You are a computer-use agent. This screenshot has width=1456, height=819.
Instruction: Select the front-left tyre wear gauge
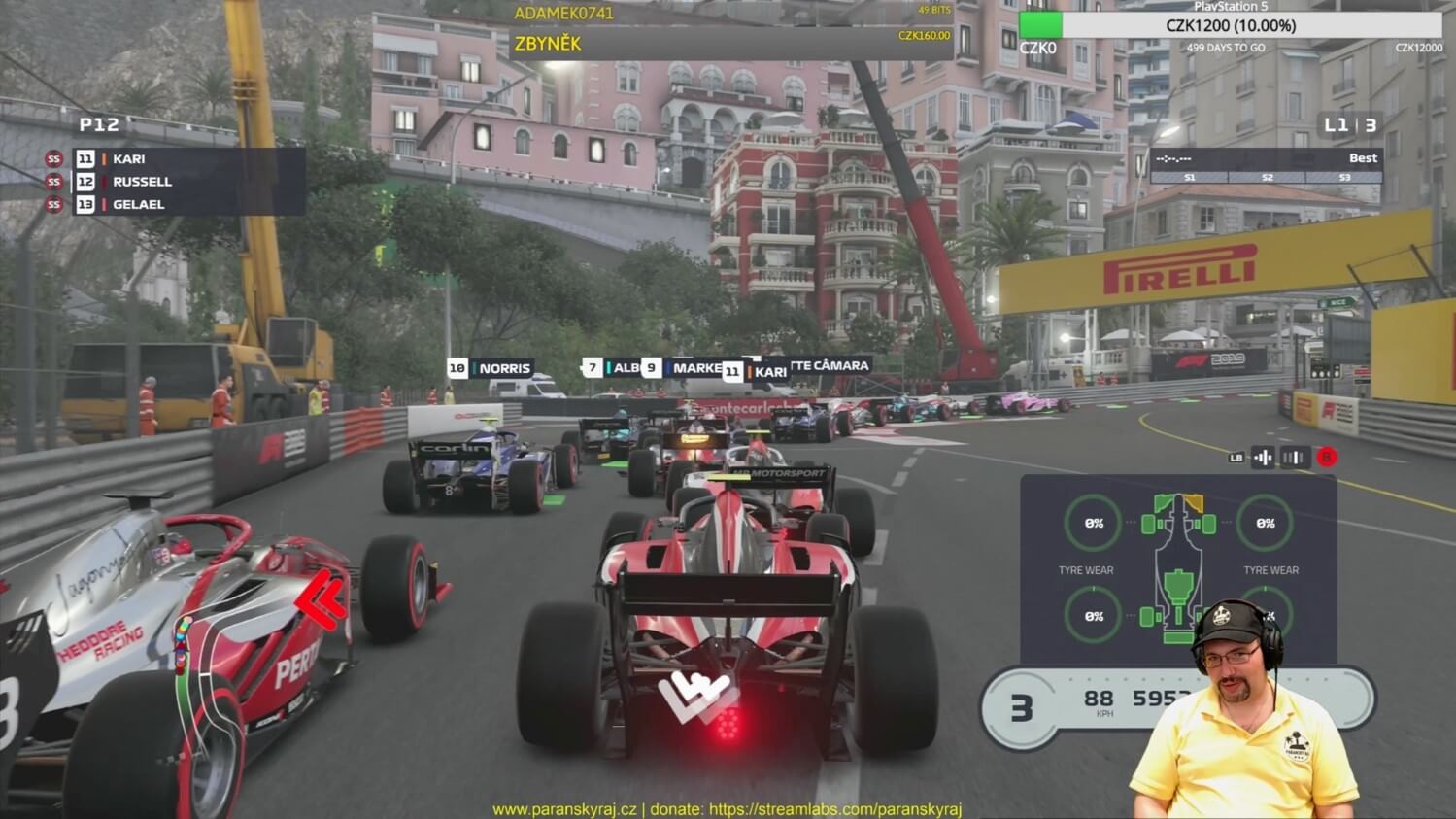[1094, 524]
